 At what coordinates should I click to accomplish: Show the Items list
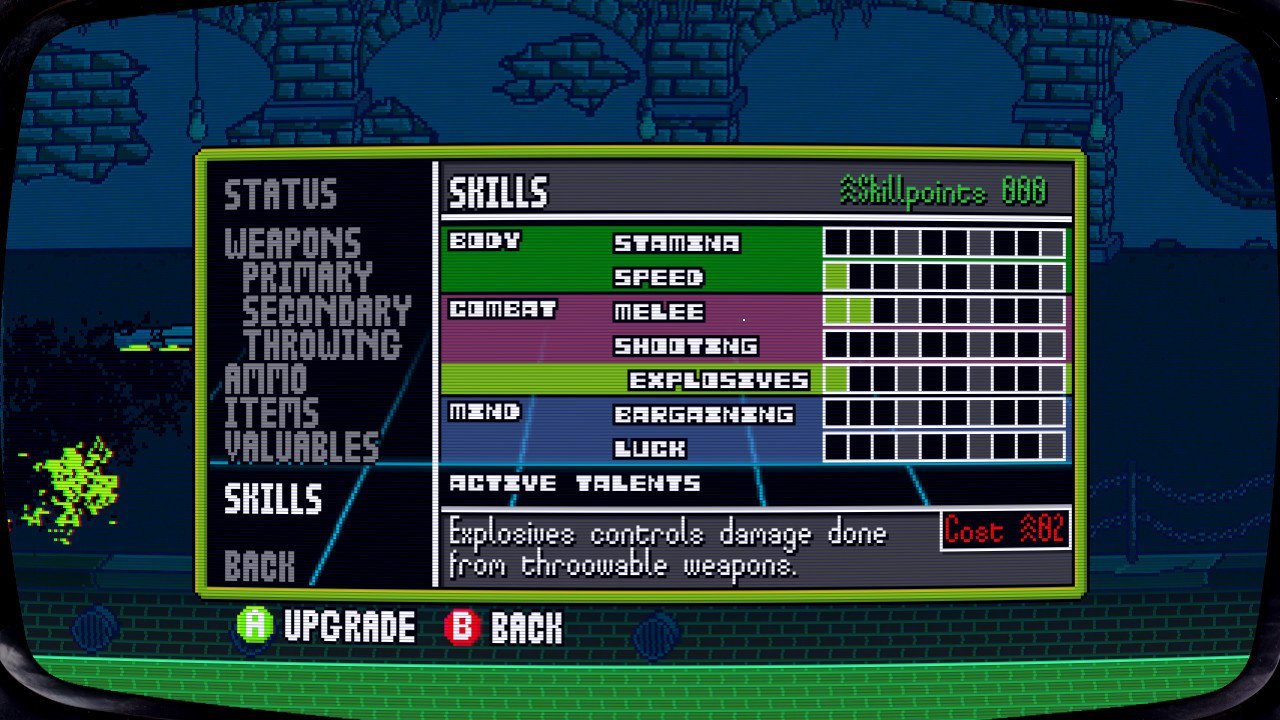click(x=271, y=413)
